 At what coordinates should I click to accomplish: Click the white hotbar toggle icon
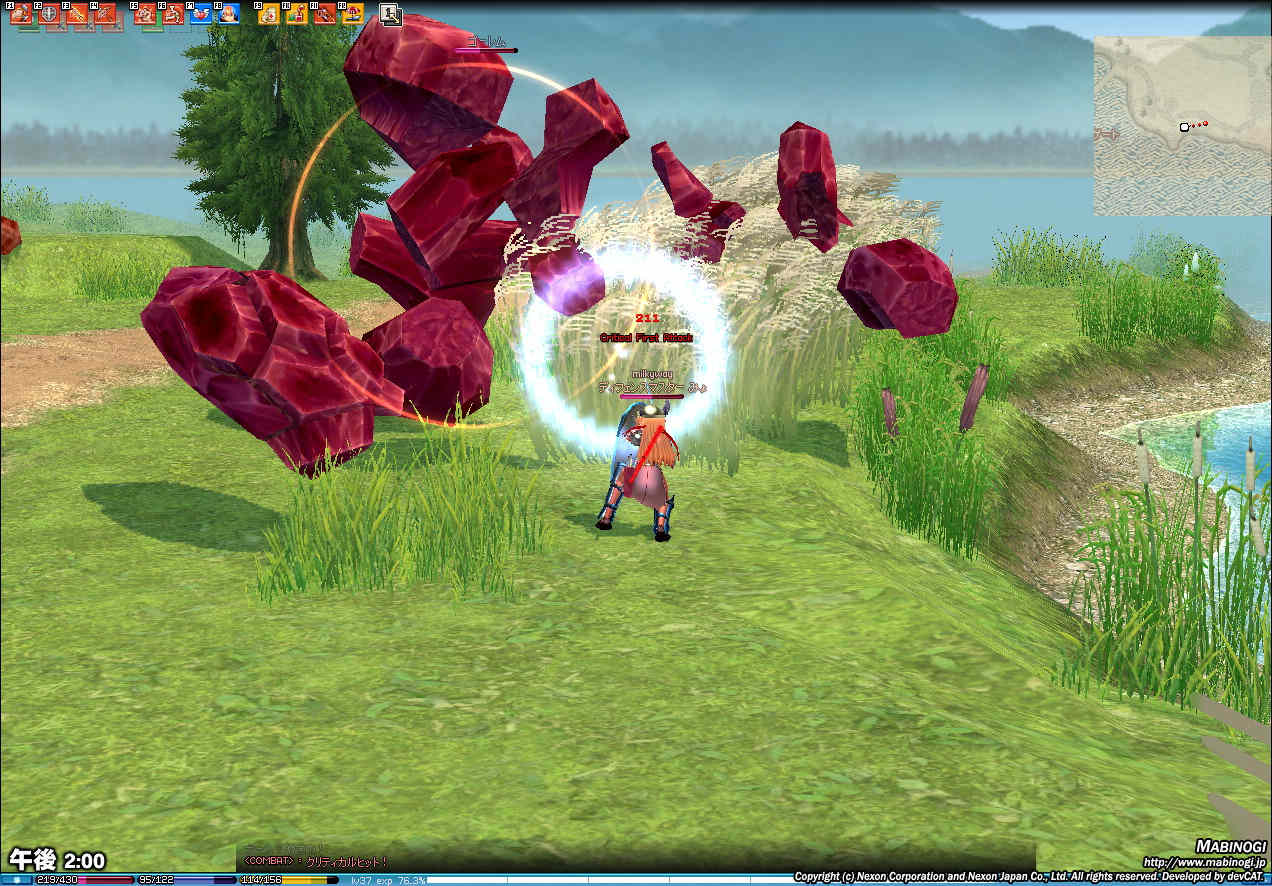pos(391,15)
